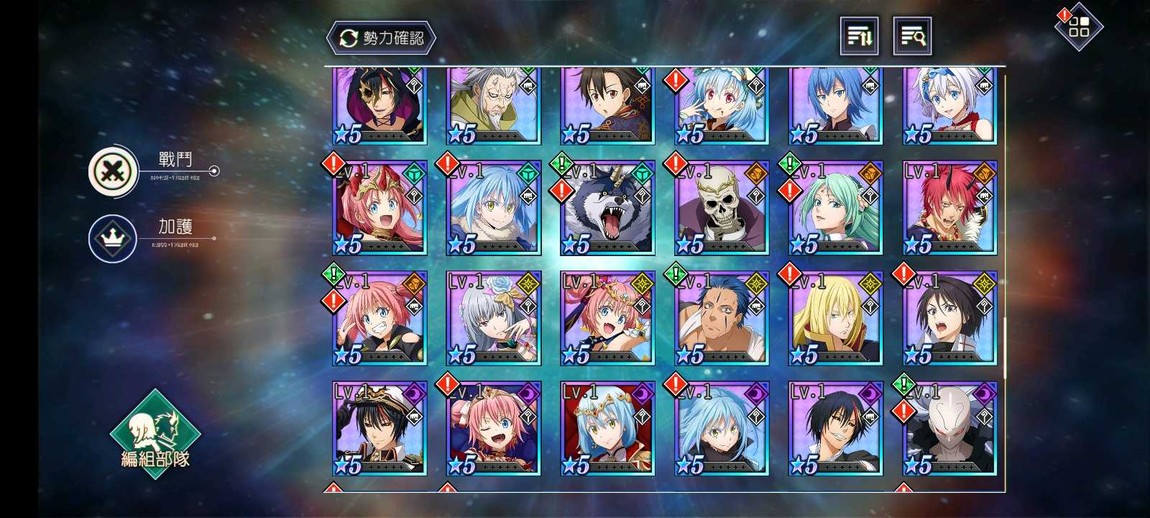Image resolution: width=1150 pixels, height=518 pixels.
Task: Toggle the sort order button
Action: 859,37
